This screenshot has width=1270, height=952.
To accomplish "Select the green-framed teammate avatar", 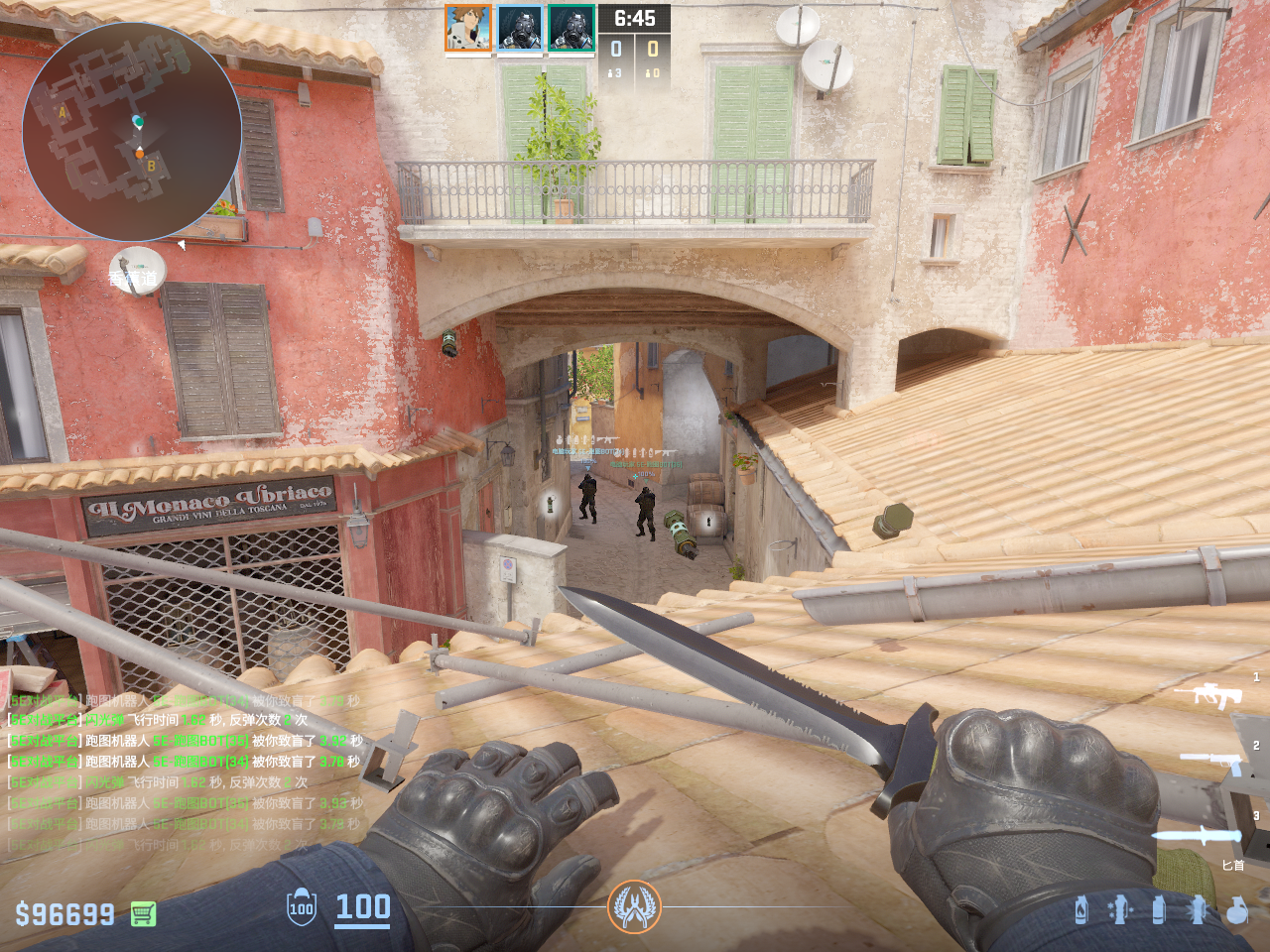I will point(571,28).
